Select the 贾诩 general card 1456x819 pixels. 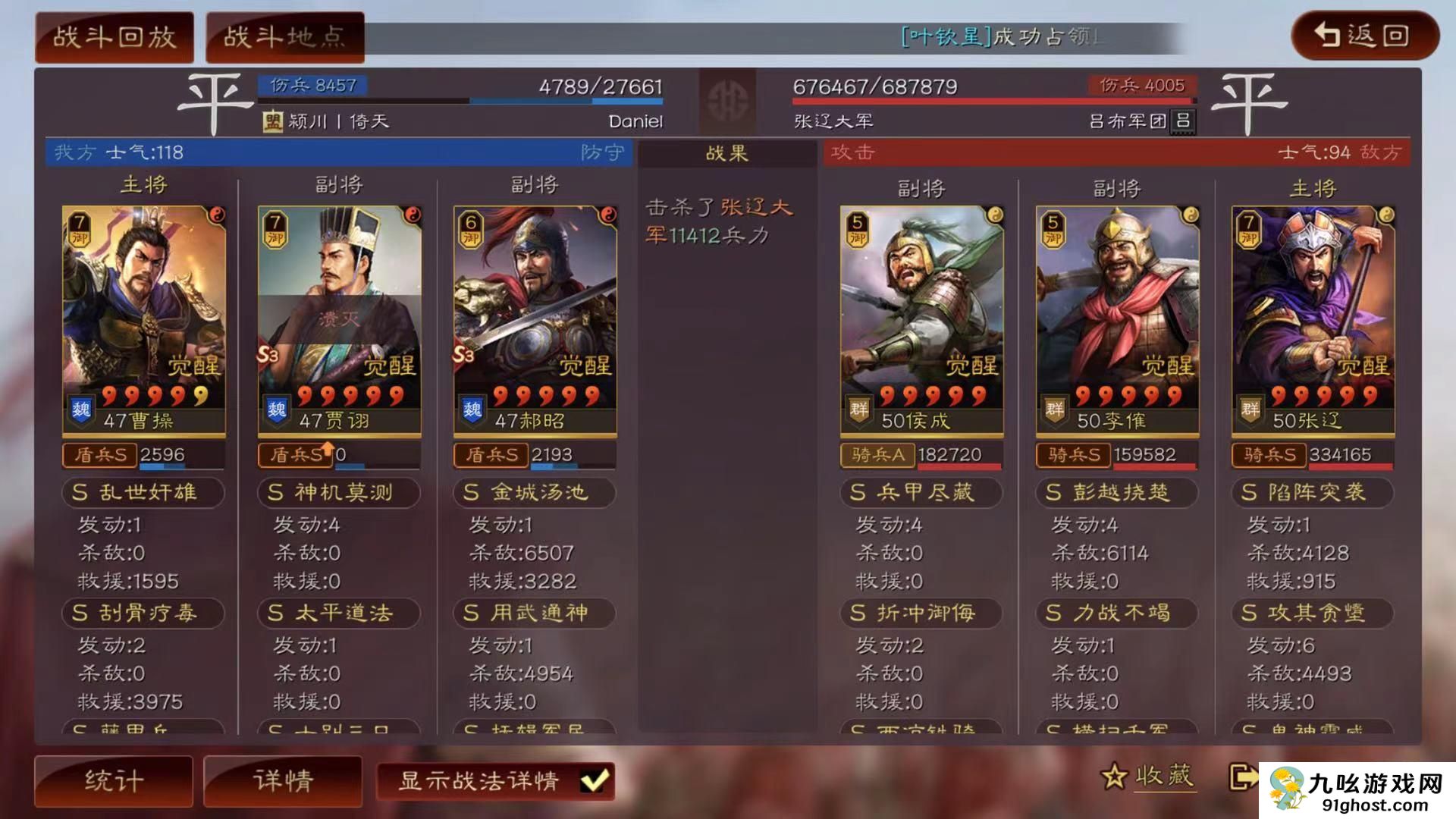339,320
